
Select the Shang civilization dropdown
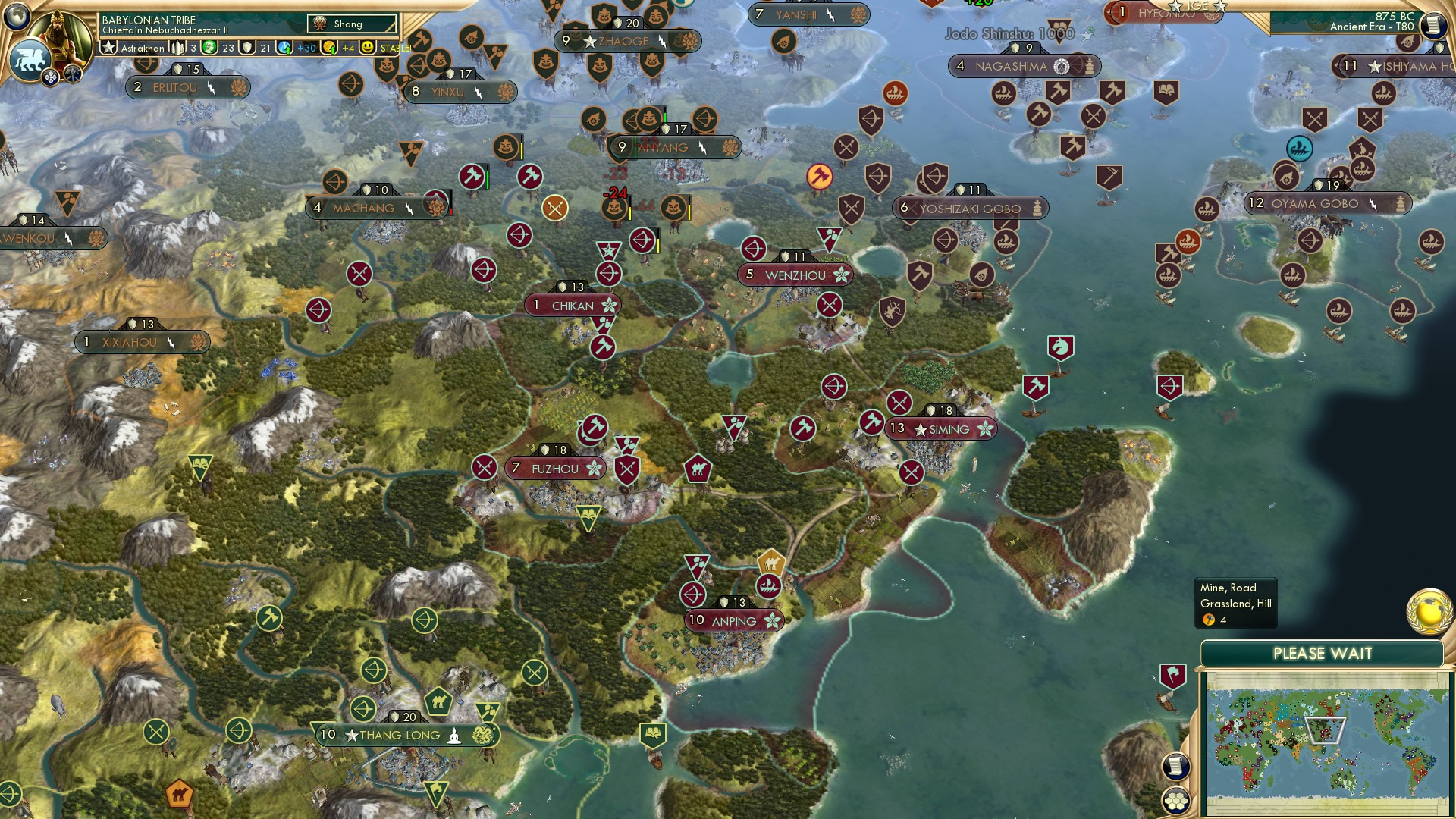coord(353,24)
